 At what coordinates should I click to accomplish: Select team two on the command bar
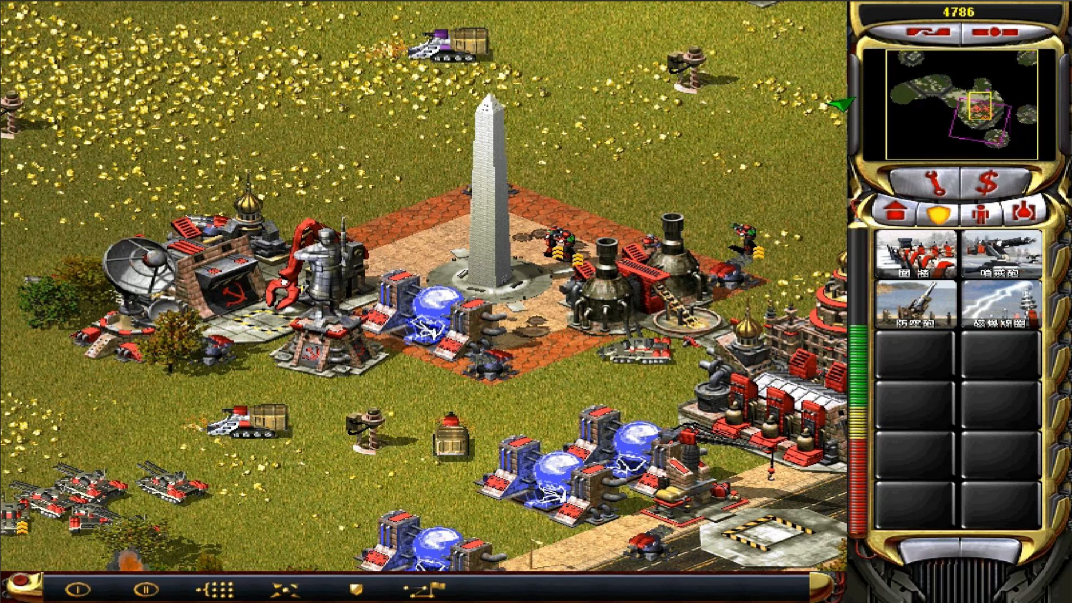click(146, 589)
